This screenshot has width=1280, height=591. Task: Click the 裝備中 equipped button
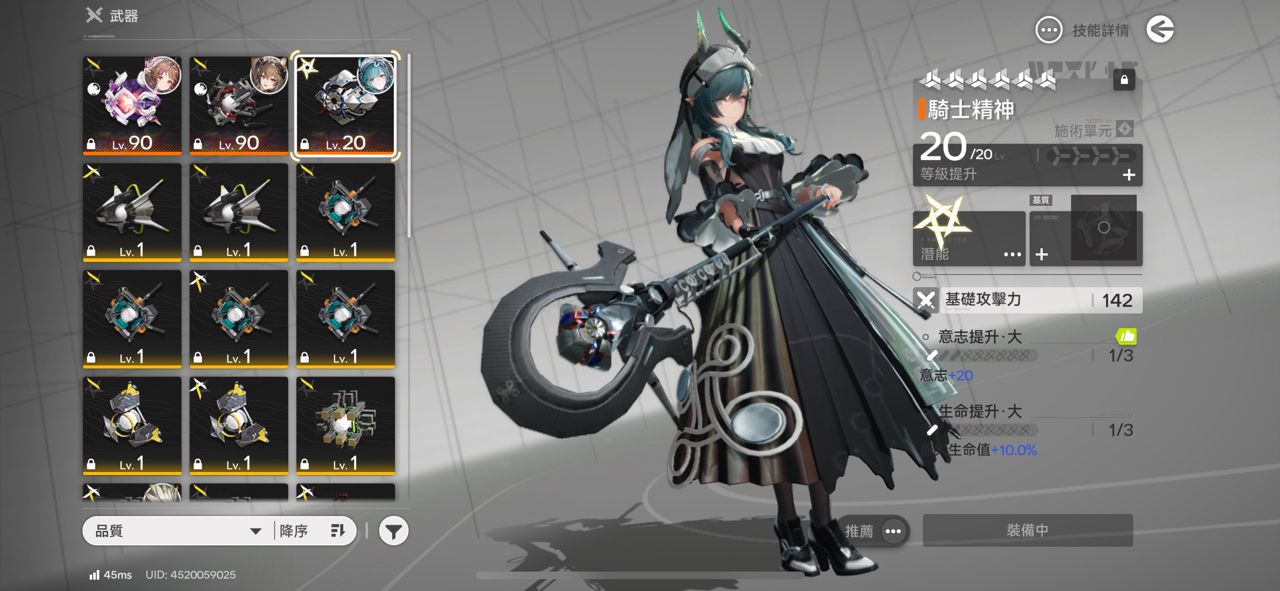pos(1027,531)
